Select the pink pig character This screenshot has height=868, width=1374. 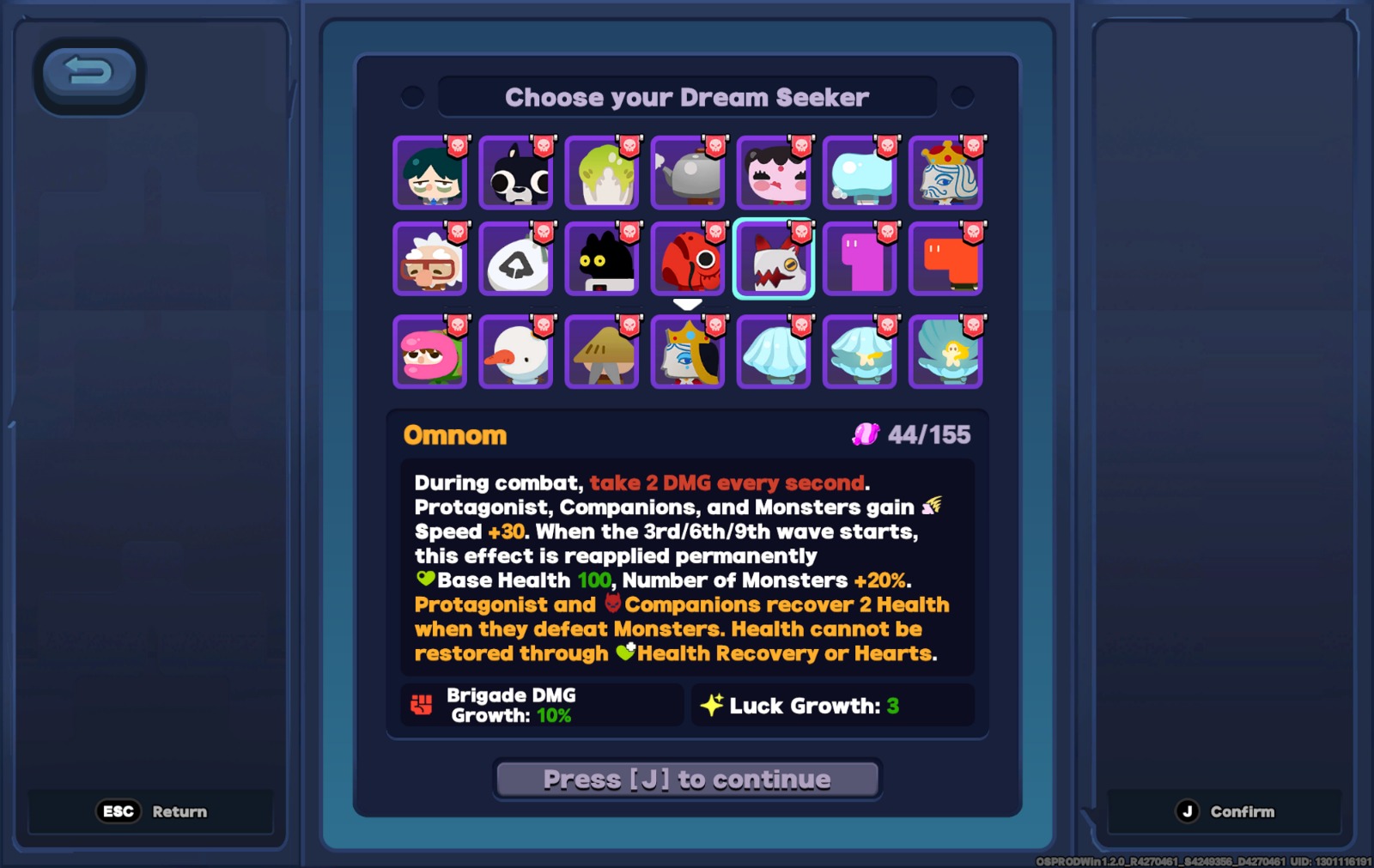point(774,174)
